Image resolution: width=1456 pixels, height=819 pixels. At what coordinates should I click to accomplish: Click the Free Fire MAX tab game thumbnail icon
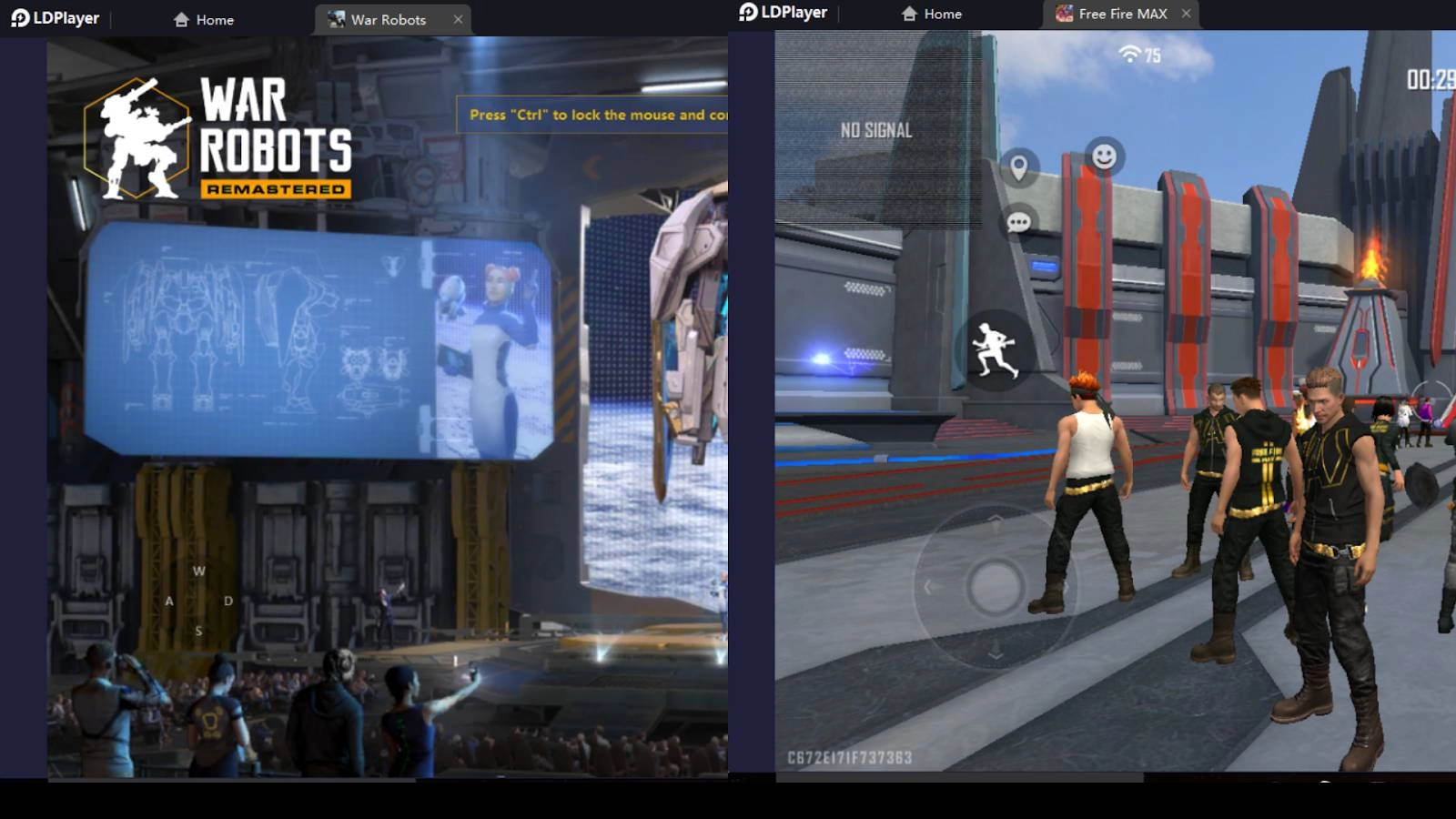point(1062,14)
